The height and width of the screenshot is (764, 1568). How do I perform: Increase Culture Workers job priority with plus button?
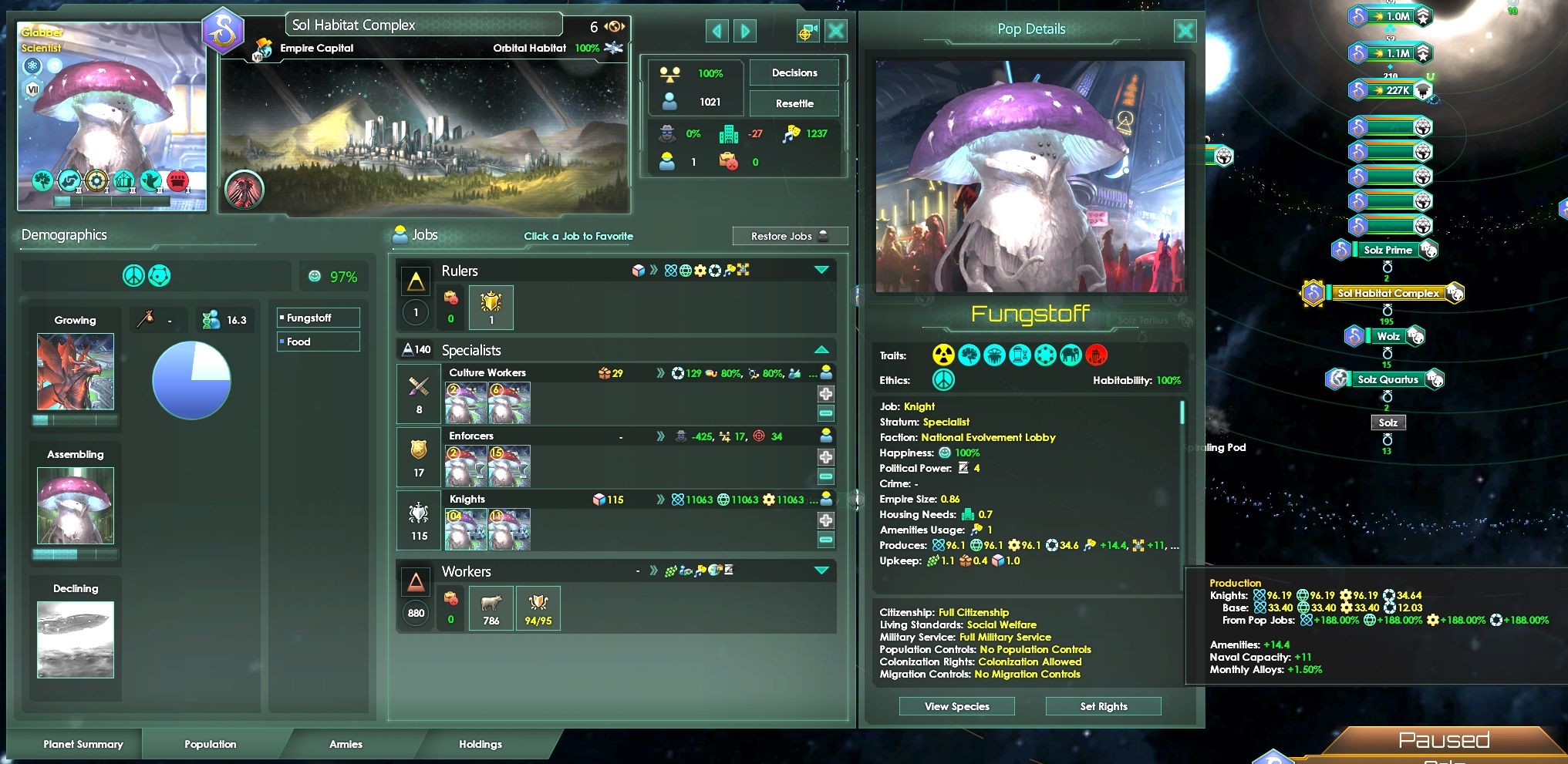[x=825, y=393]
